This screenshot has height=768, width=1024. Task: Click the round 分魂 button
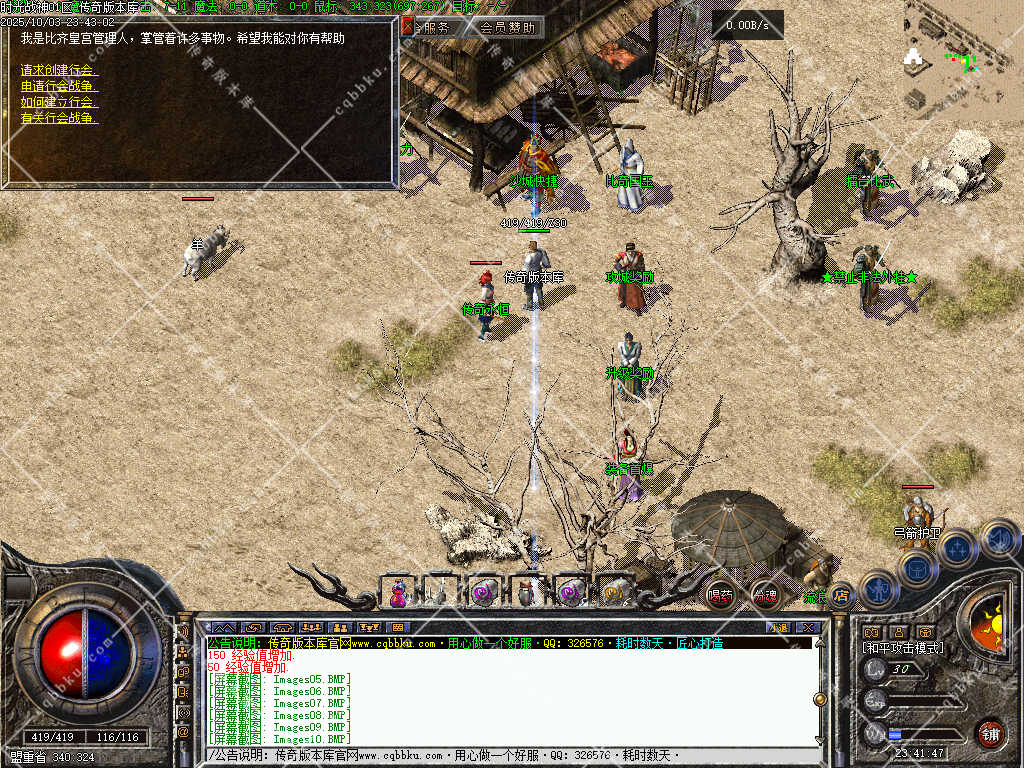click(x=765, y=596)
